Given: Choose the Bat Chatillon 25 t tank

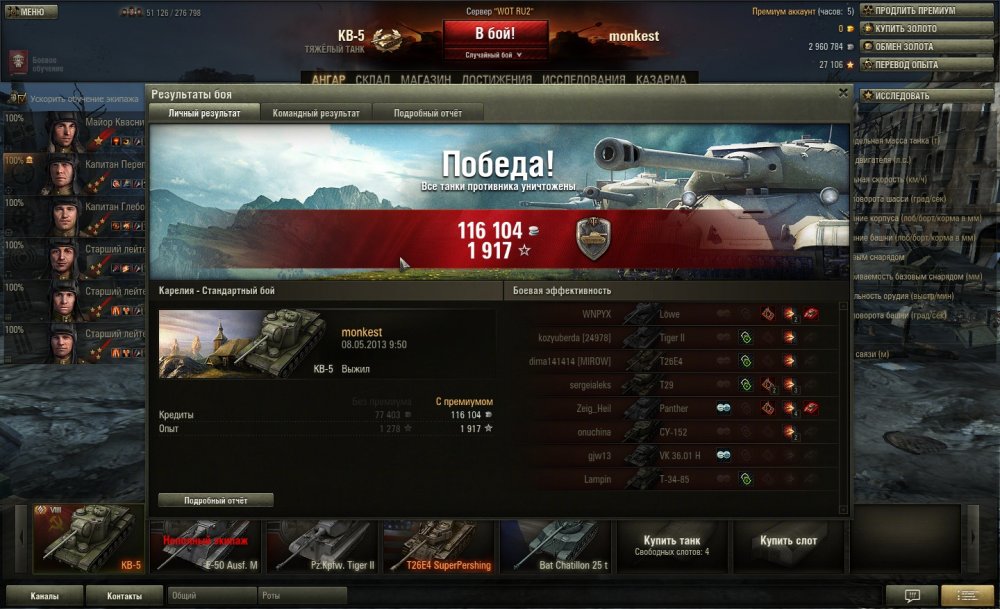Looking at the screenshot, I should pyautogui.click(x=556, y=545).
